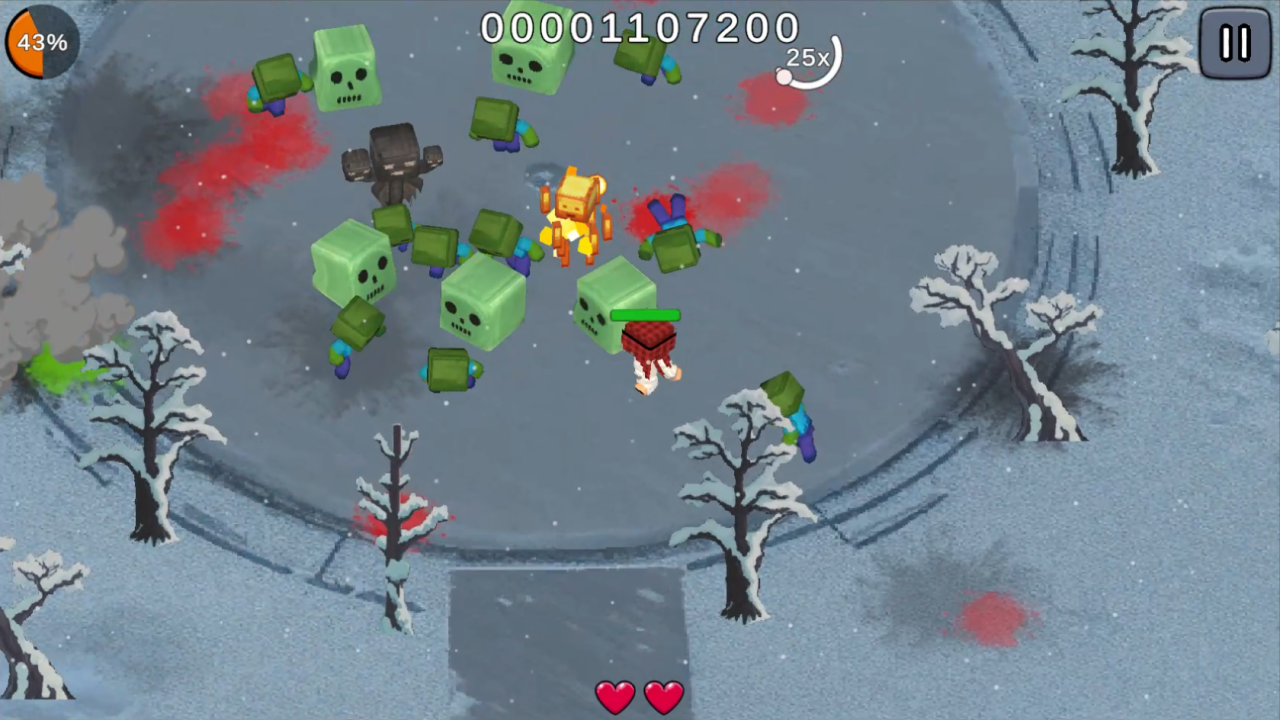Viewport: 1280px width, 720px height.
Task: Click the player's green health bar
Action: tap(644, 316)
